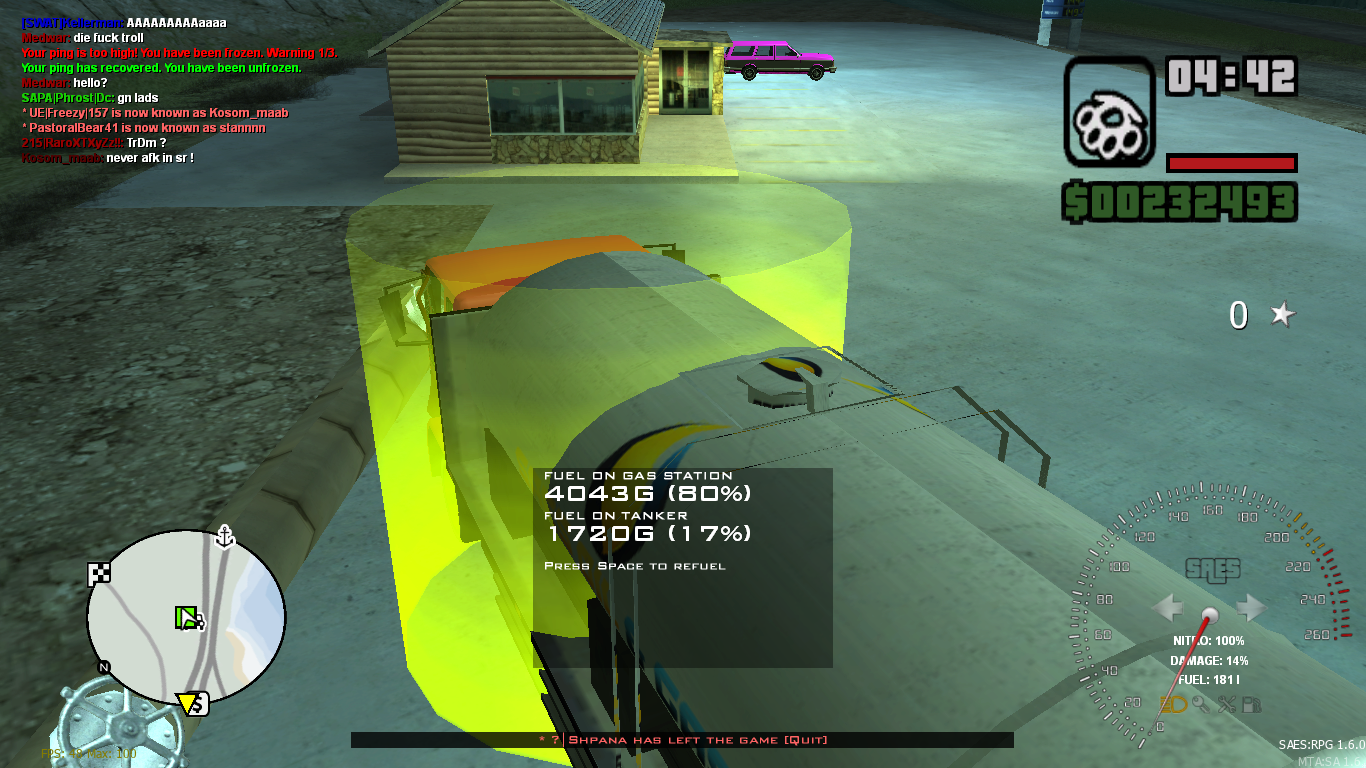
Task: Click the key icon on the speedometer panel
Action: point(1201,703)
